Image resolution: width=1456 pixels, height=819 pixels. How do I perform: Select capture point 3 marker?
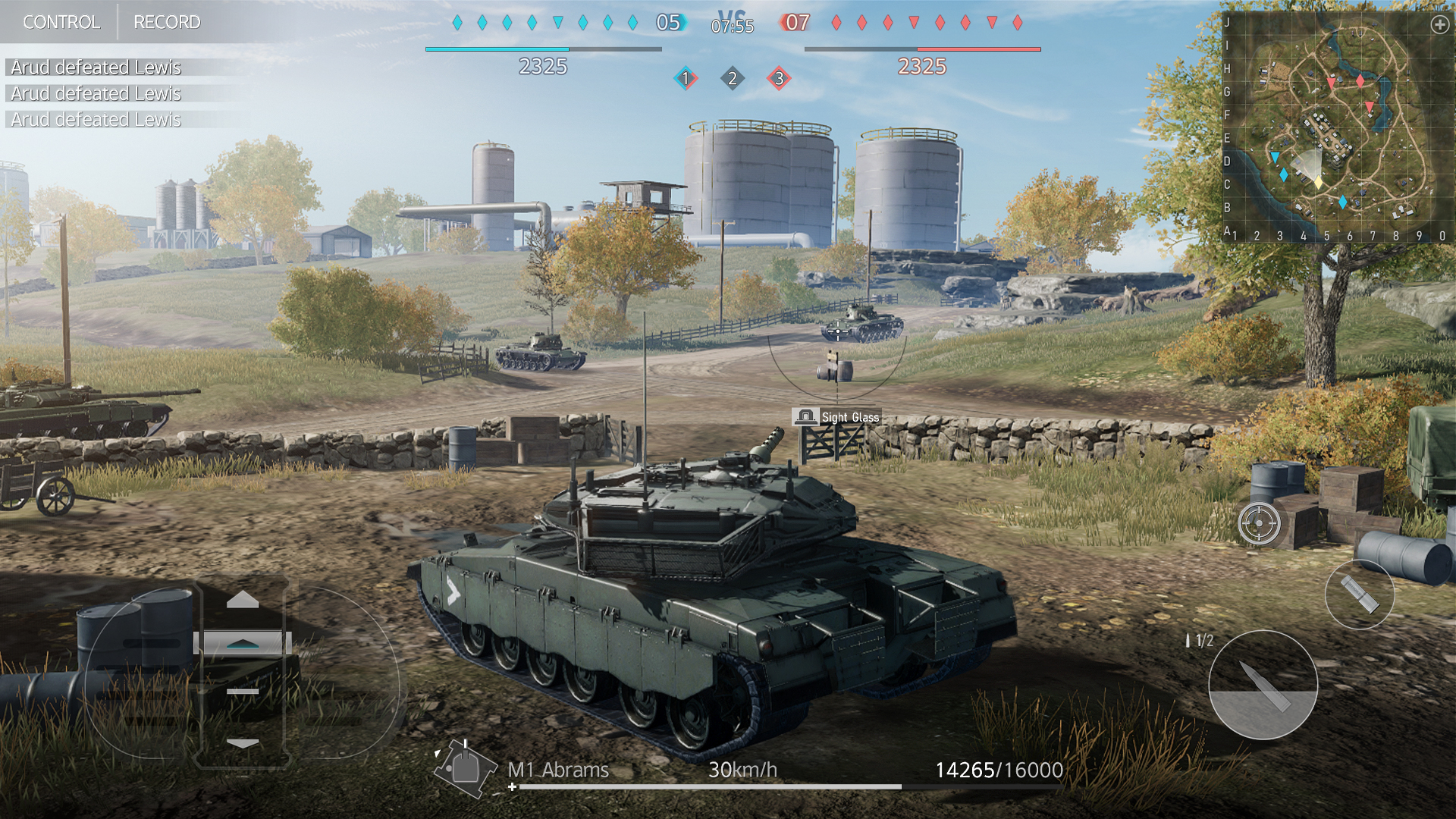[779, 78]
